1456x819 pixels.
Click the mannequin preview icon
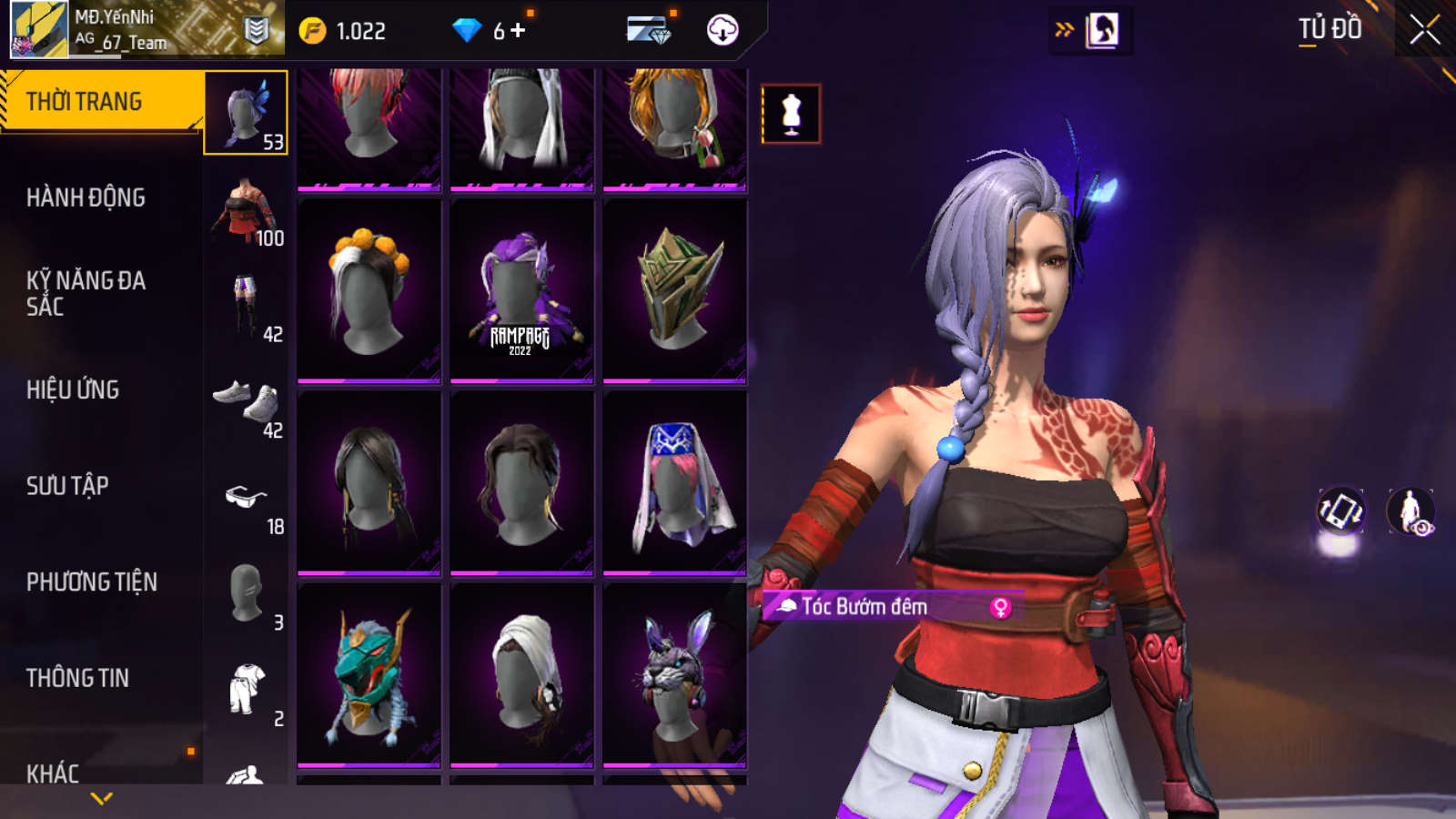click(x=791, y=114)
